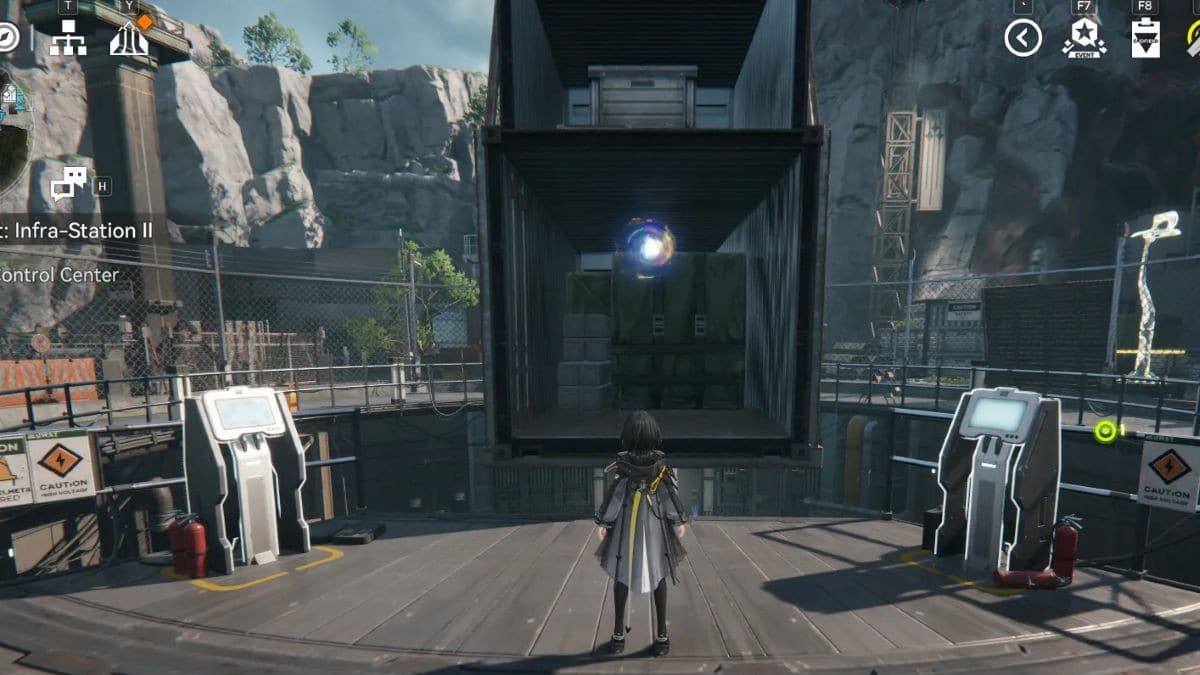Collapse the top-right icon bar arrow
Screen dimensions: 1200x675
pos(1023,38)
